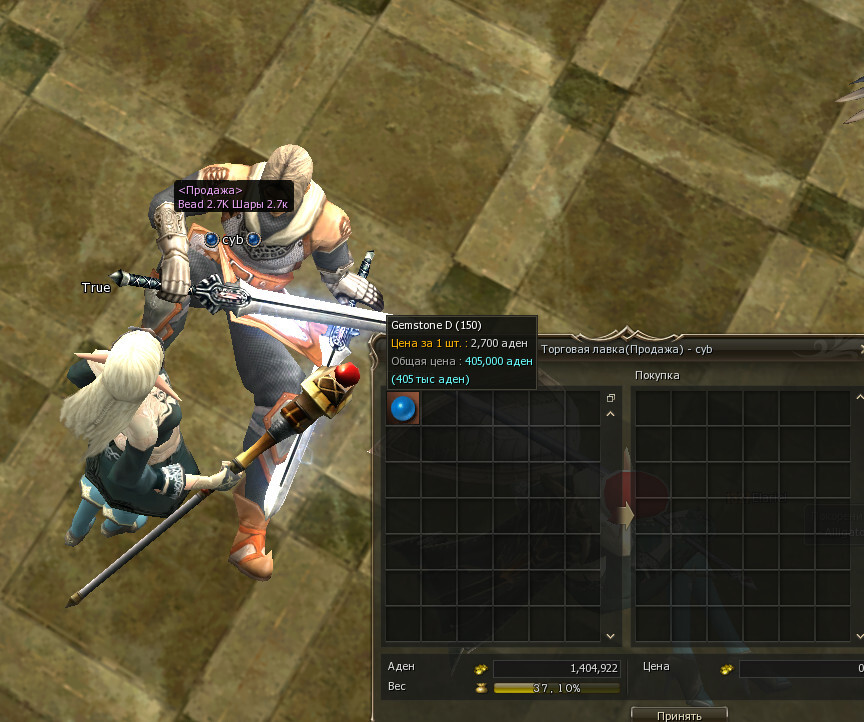Select the blue Gemstone D item slot
The width and height of the screenshot is (864, 722).
coord(403,408)
